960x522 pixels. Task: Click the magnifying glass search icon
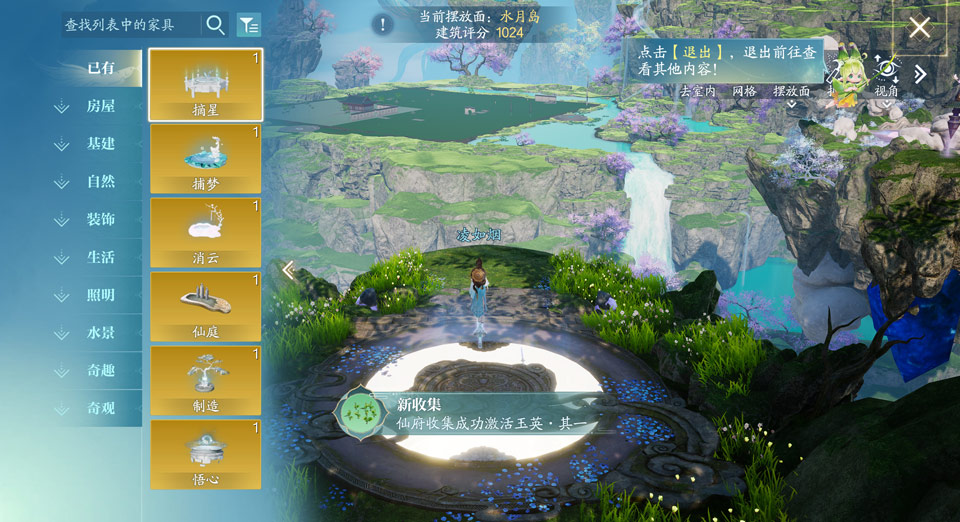point(215,25)
